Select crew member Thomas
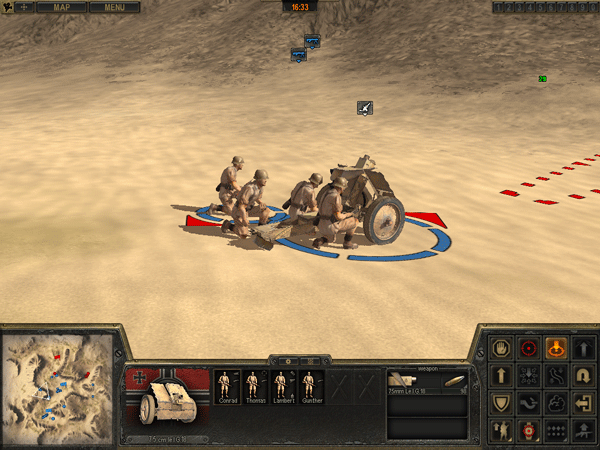Viewport: 600px width, 450px height. click(x=255, y=385)
